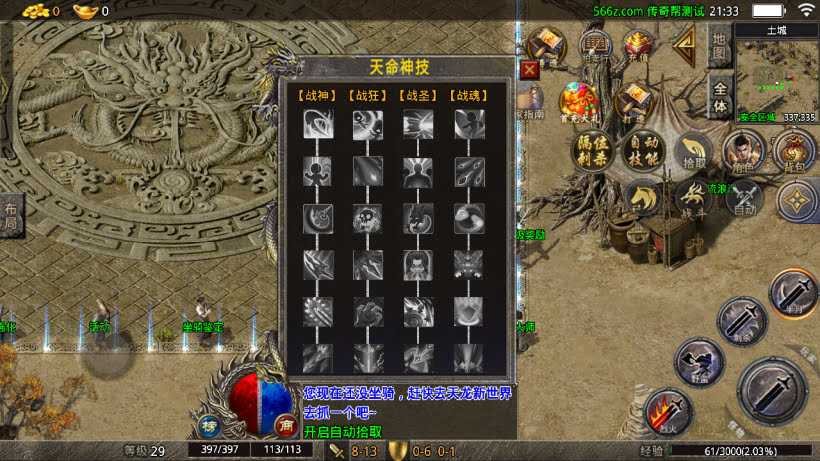The width and height of the screenshot is (820, 461).
Task: Claim the 首充大礼 first-recharge gift
Action: point(578,102)
